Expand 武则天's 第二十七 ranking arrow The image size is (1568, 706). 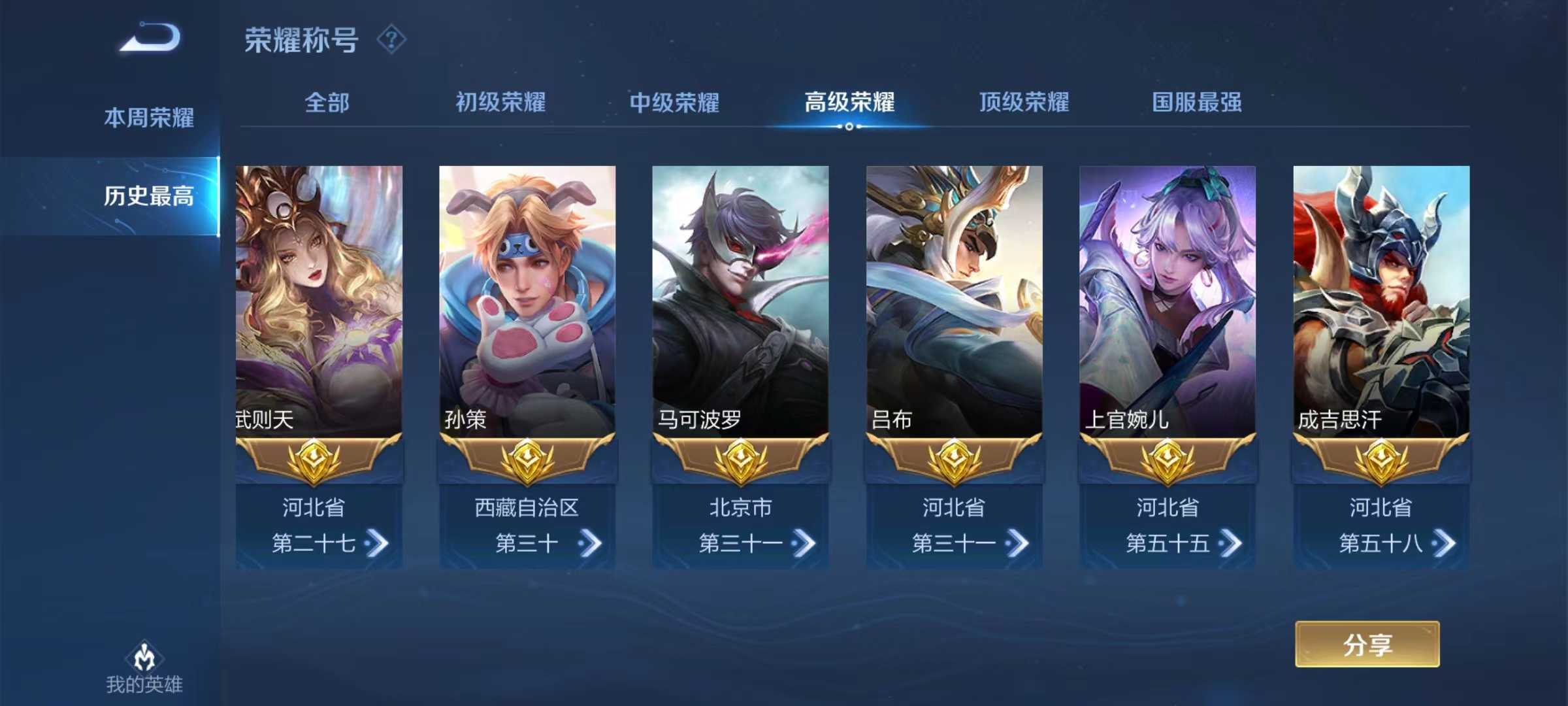point(376,544)
